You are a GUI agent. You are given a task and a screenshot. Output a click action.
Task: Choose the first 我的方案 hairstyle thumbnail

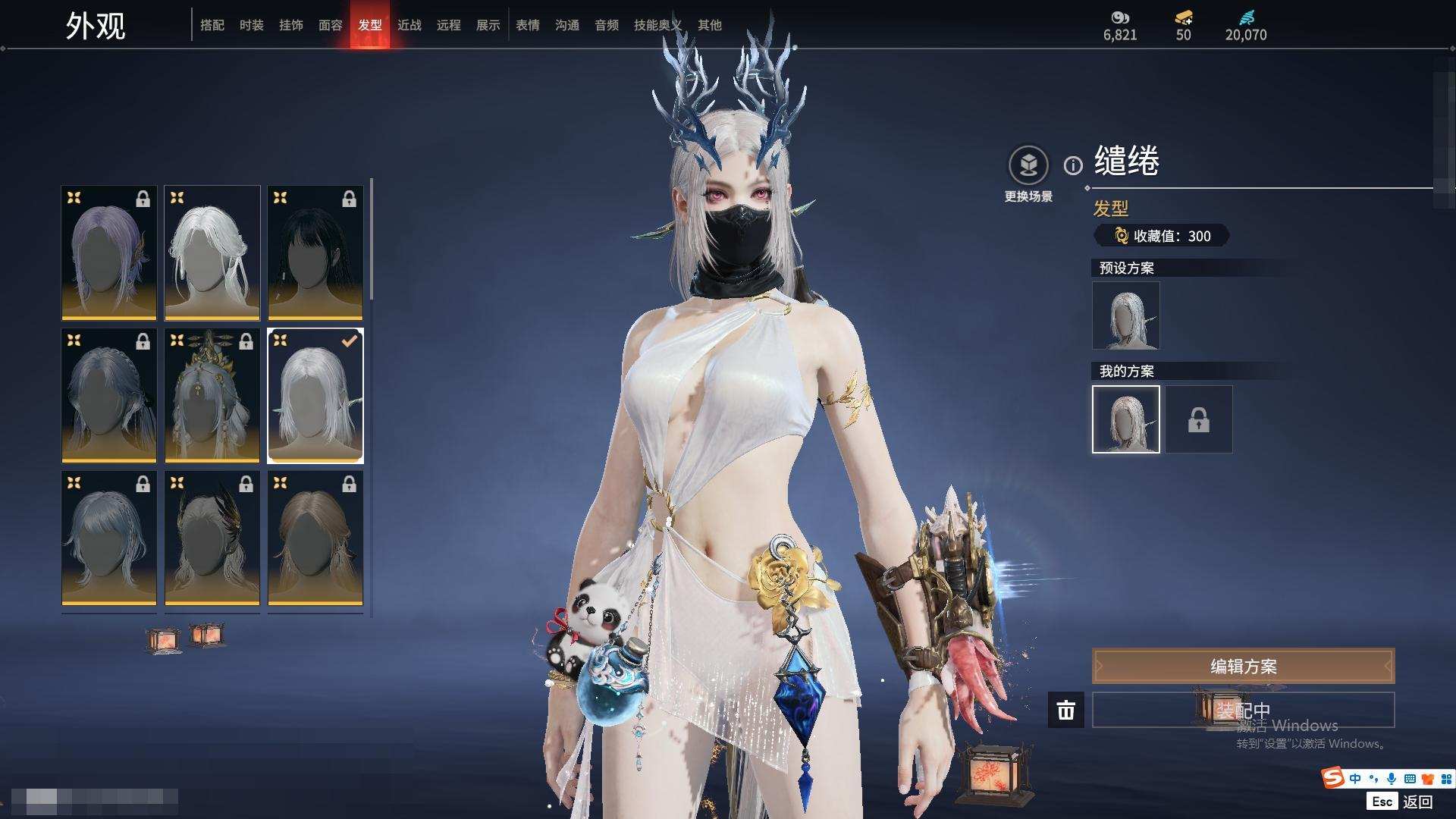point(1126,419)
